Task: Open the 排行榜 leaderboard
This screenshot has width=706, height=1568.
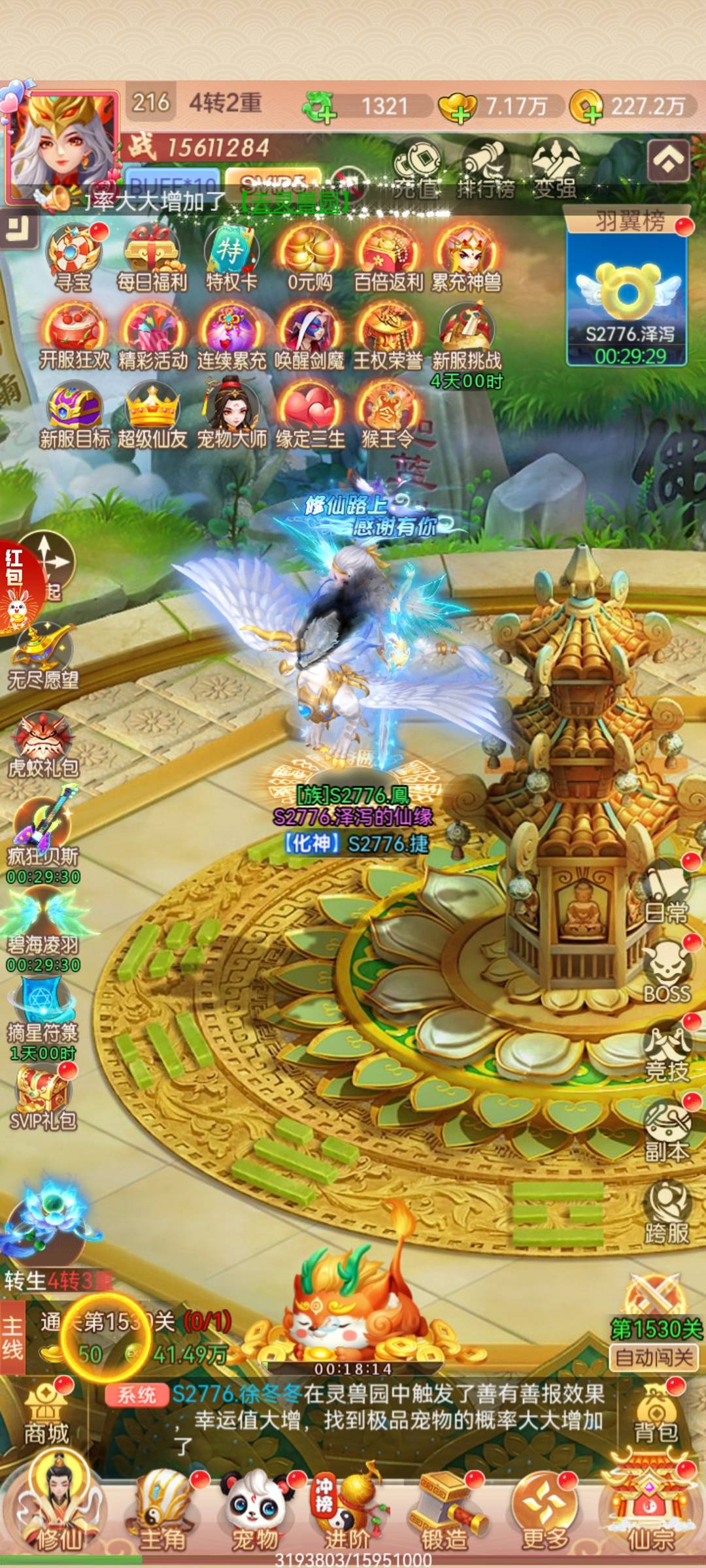Action: click(x=485, y=170)
